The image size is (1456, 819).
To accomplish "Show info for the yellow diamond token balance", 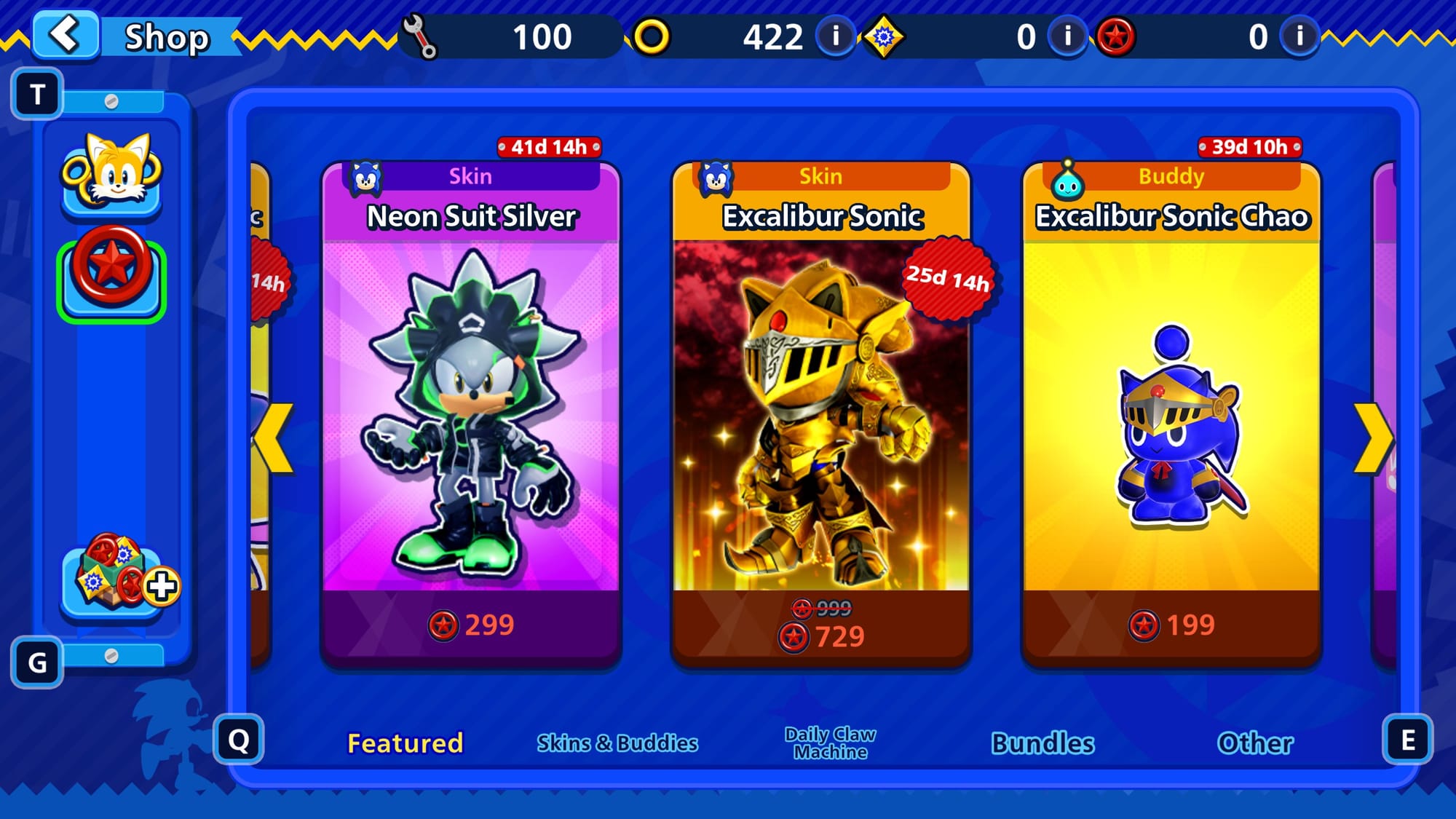I will (1068, 36).
